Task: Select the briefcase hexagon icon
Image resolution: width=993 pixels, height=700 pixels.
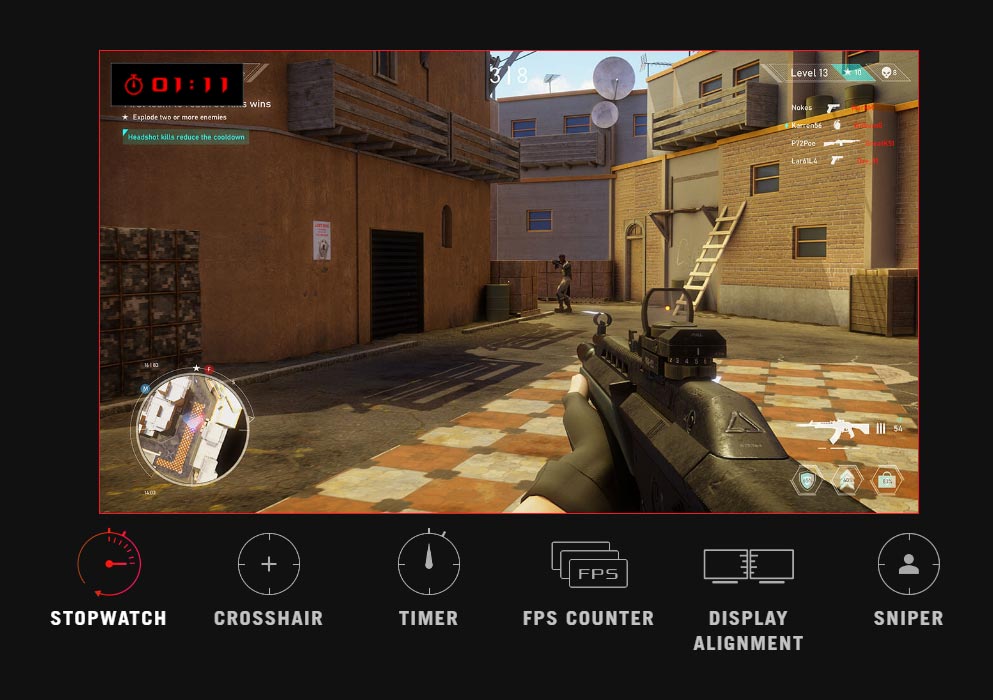Action: point(887,480)
